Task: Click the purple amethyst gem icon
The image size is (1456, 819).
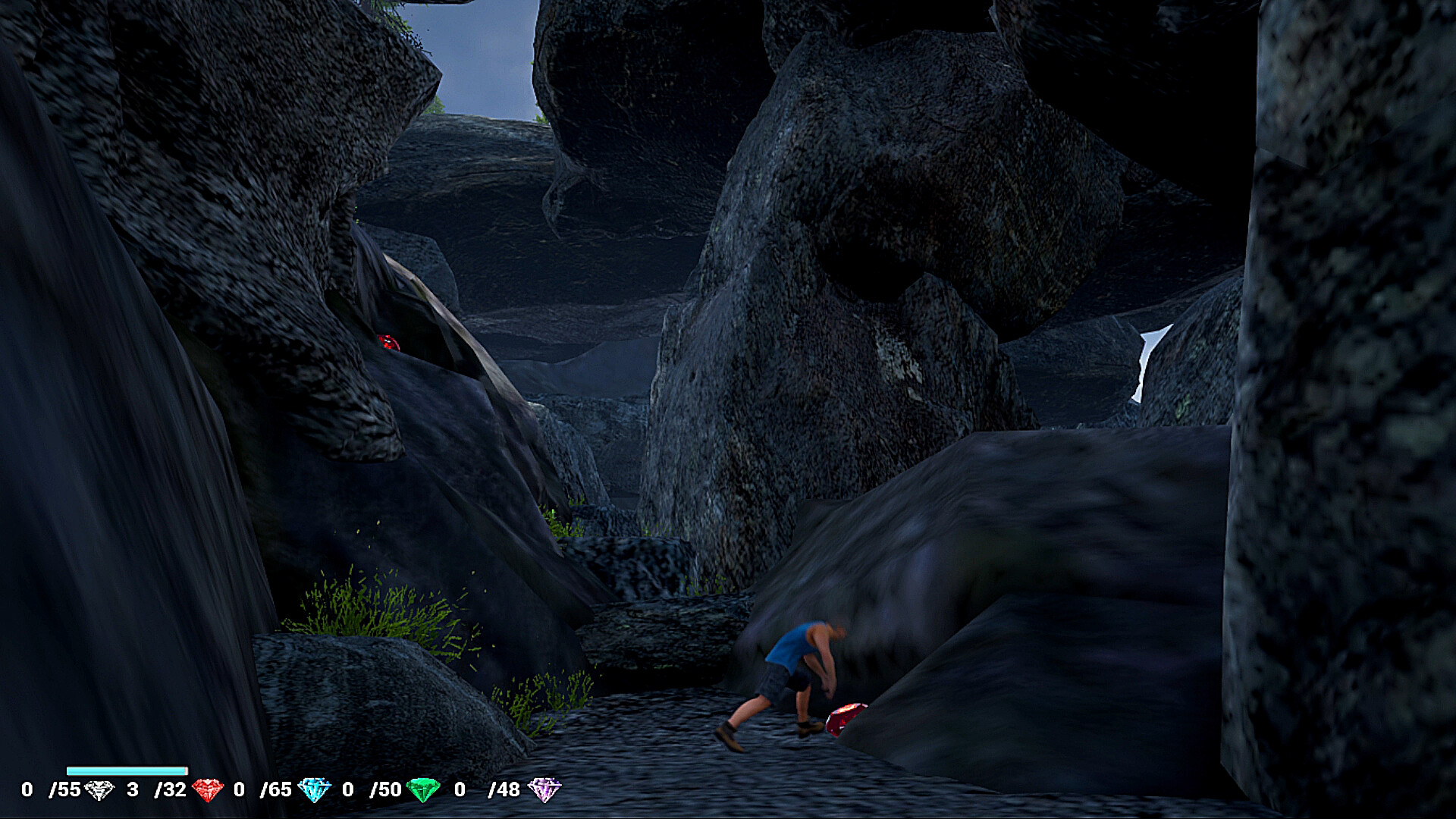Action: coord(544,790)
